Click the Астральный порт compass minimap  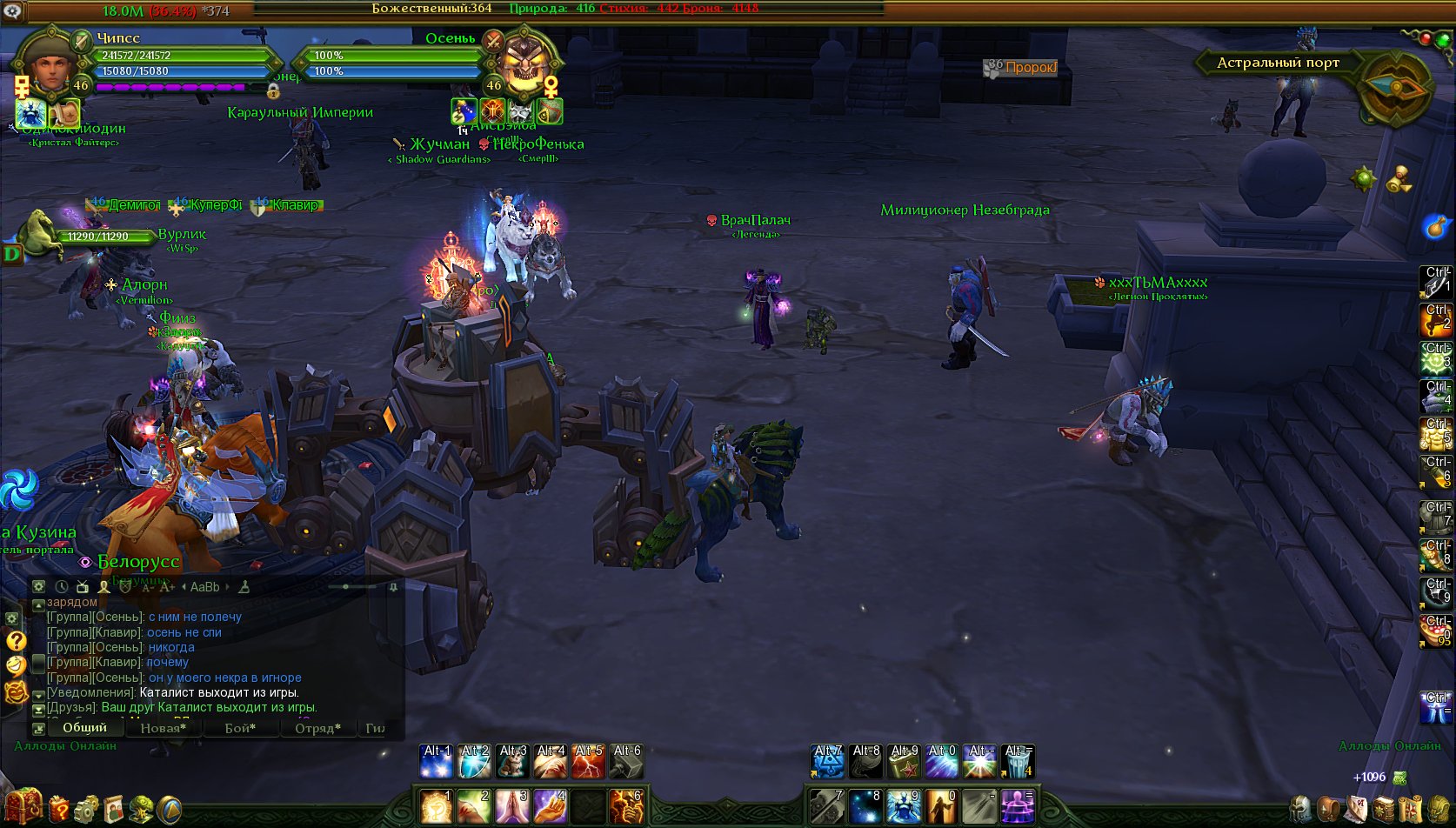point(1395,87)
